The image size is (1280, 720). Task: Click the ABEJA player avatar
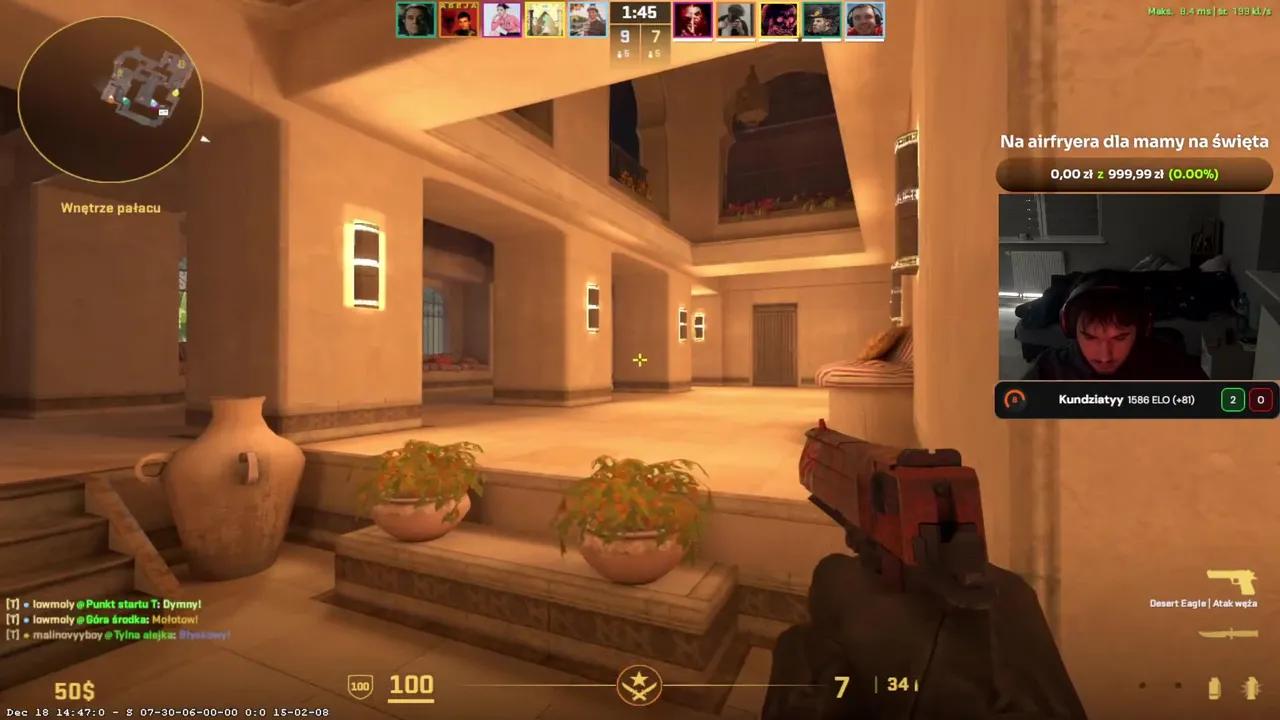click(x=459, y=19)
